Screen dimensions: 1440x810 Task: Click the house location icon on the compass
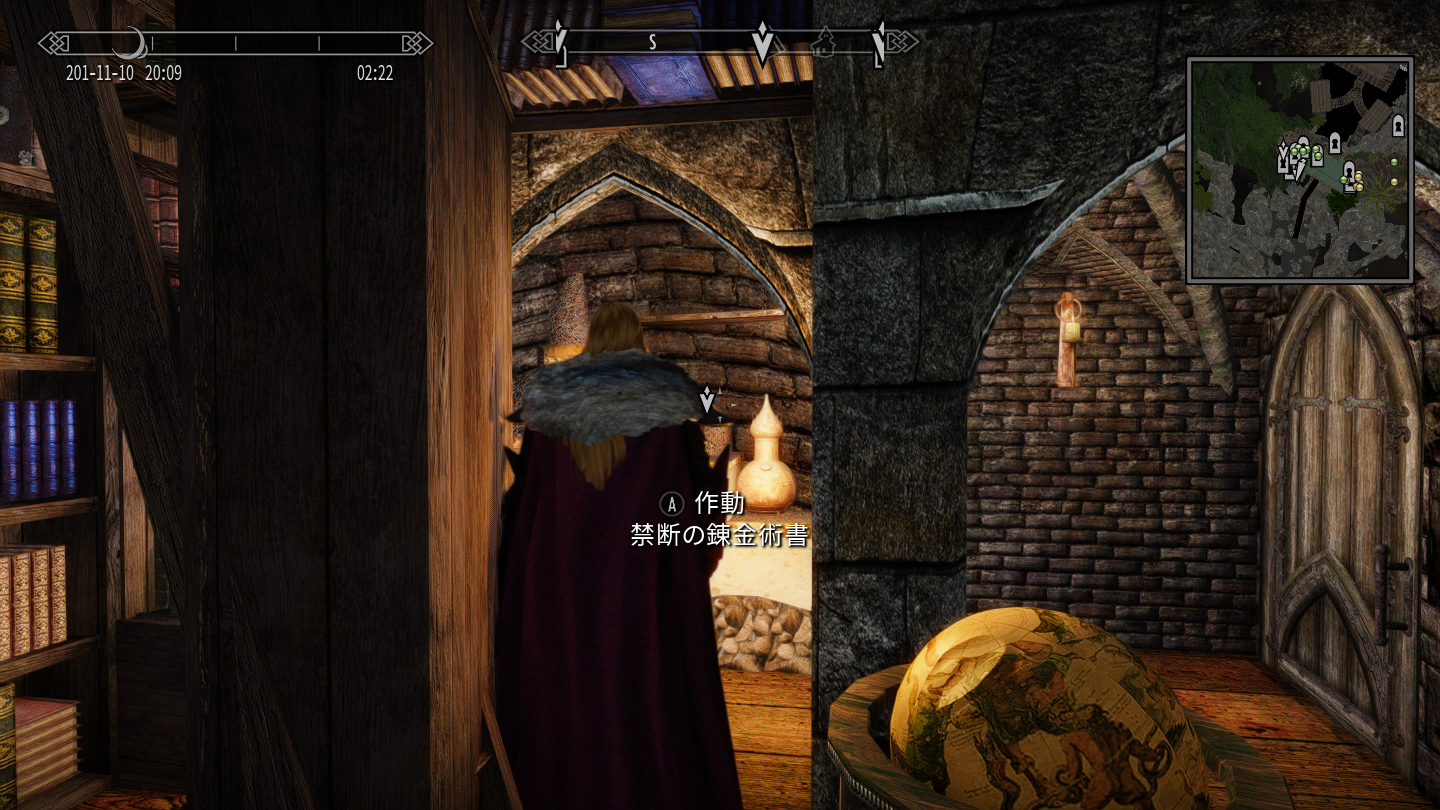pos(826,43)
